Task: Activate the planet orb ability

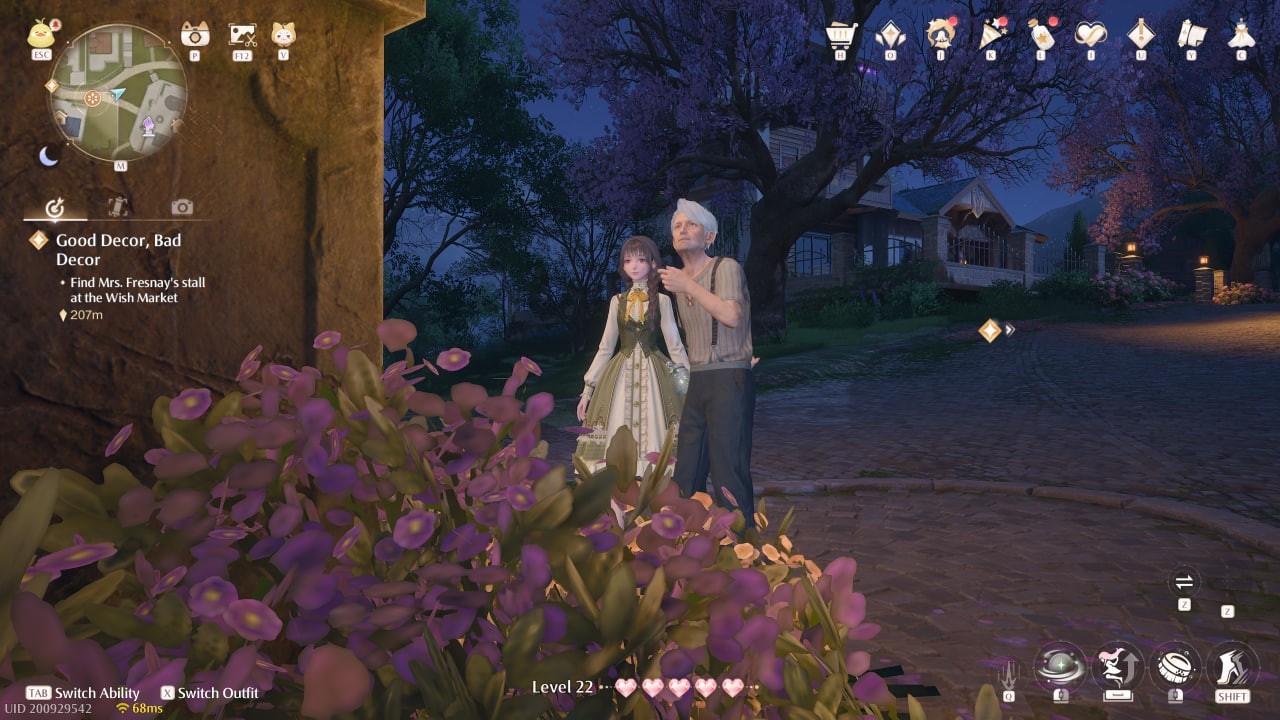Action: coord(1060,665)
